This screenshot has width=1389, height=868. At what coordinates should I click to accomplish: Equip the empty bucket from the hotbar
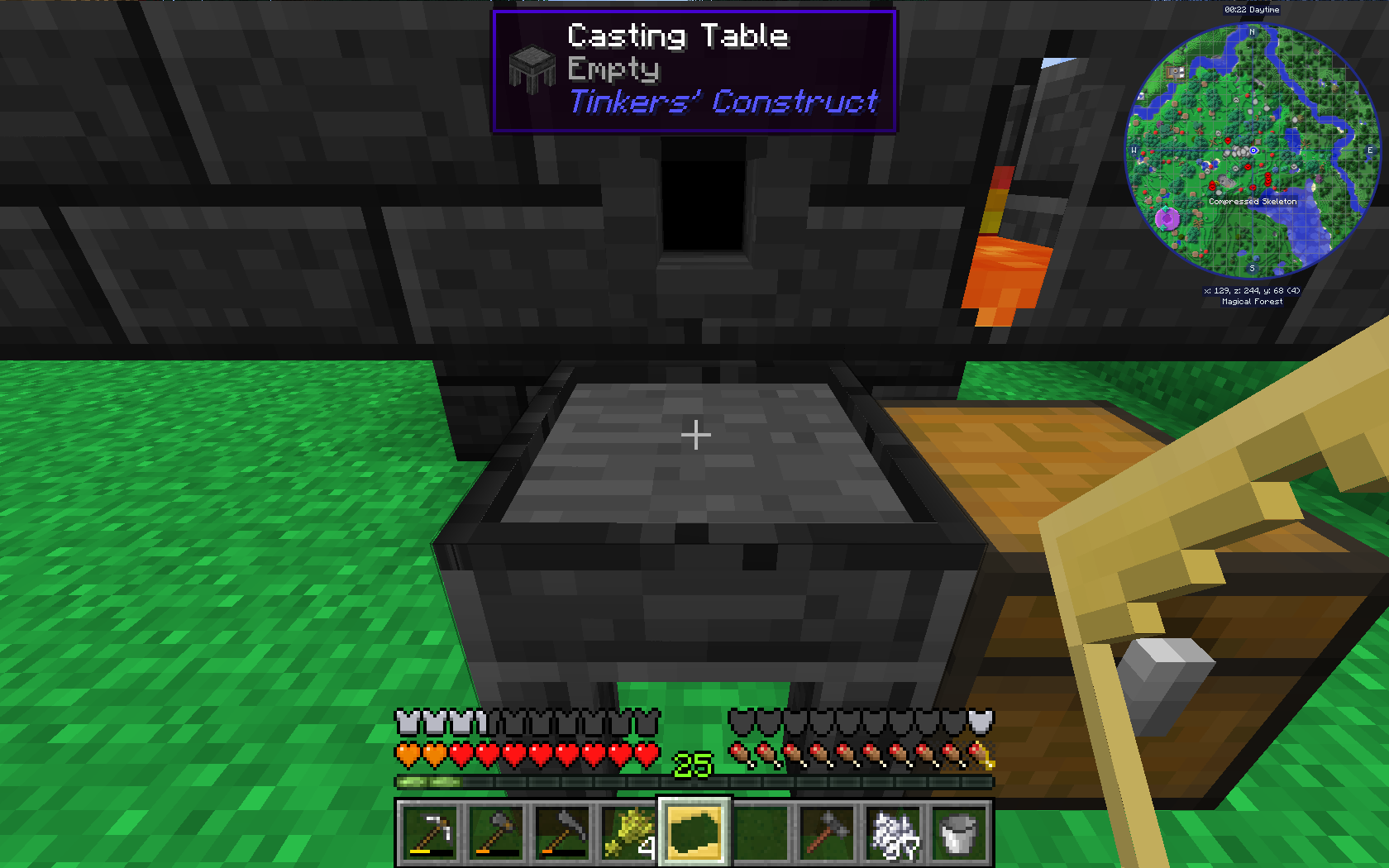click(960, 833)
